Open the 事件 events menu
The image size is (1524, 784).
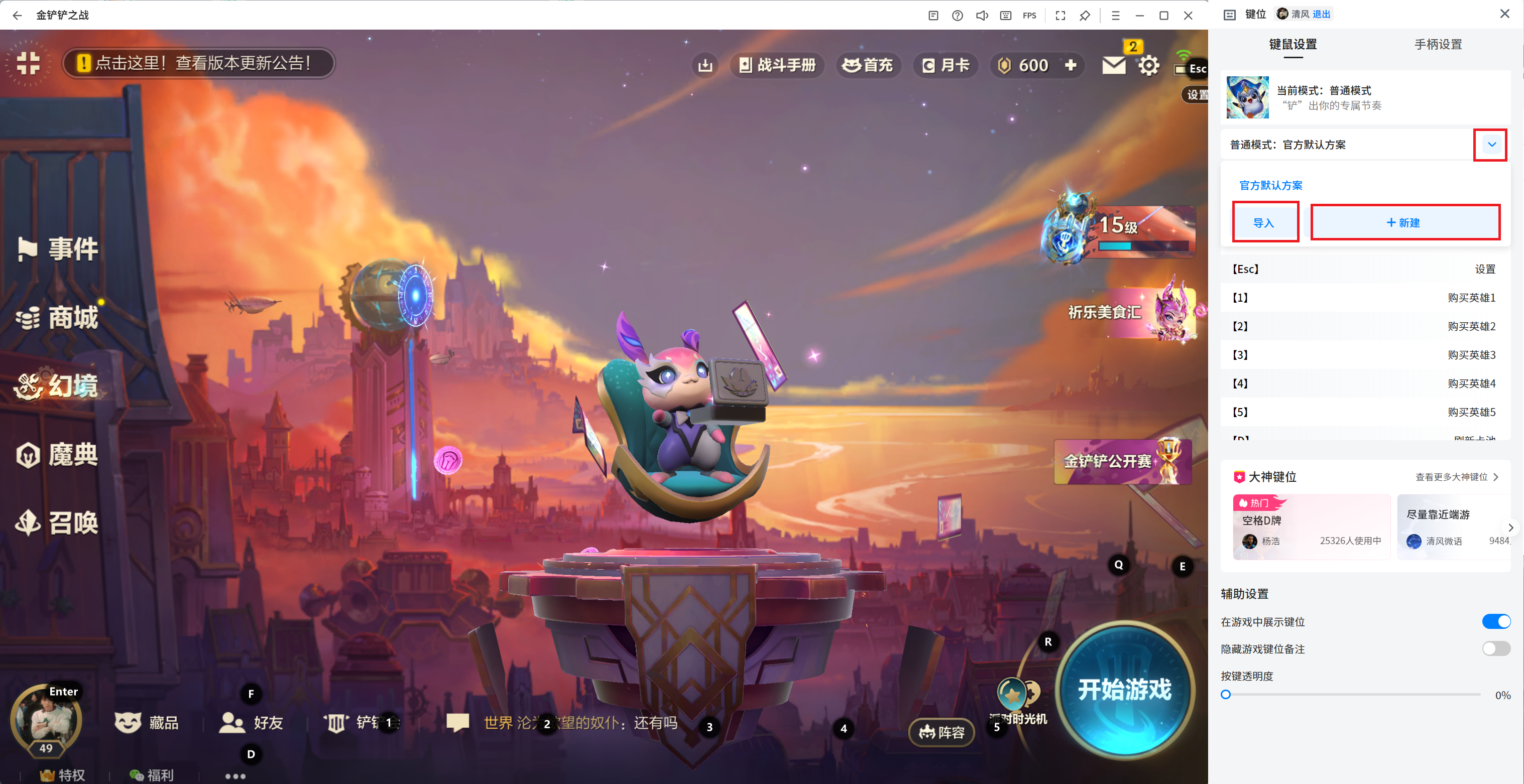coord(59,248)
